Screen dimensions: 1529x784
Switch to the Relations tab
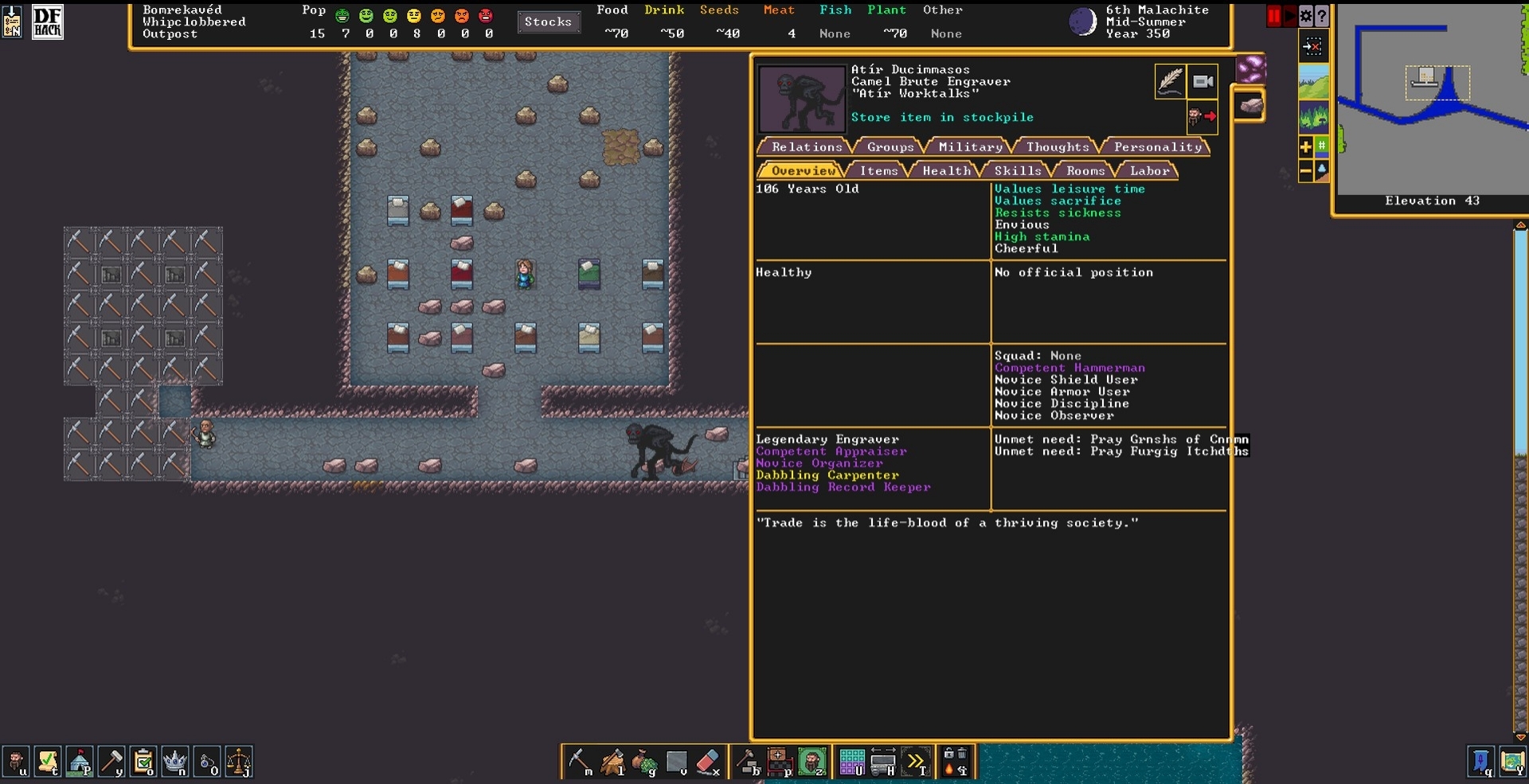point(806,147)
